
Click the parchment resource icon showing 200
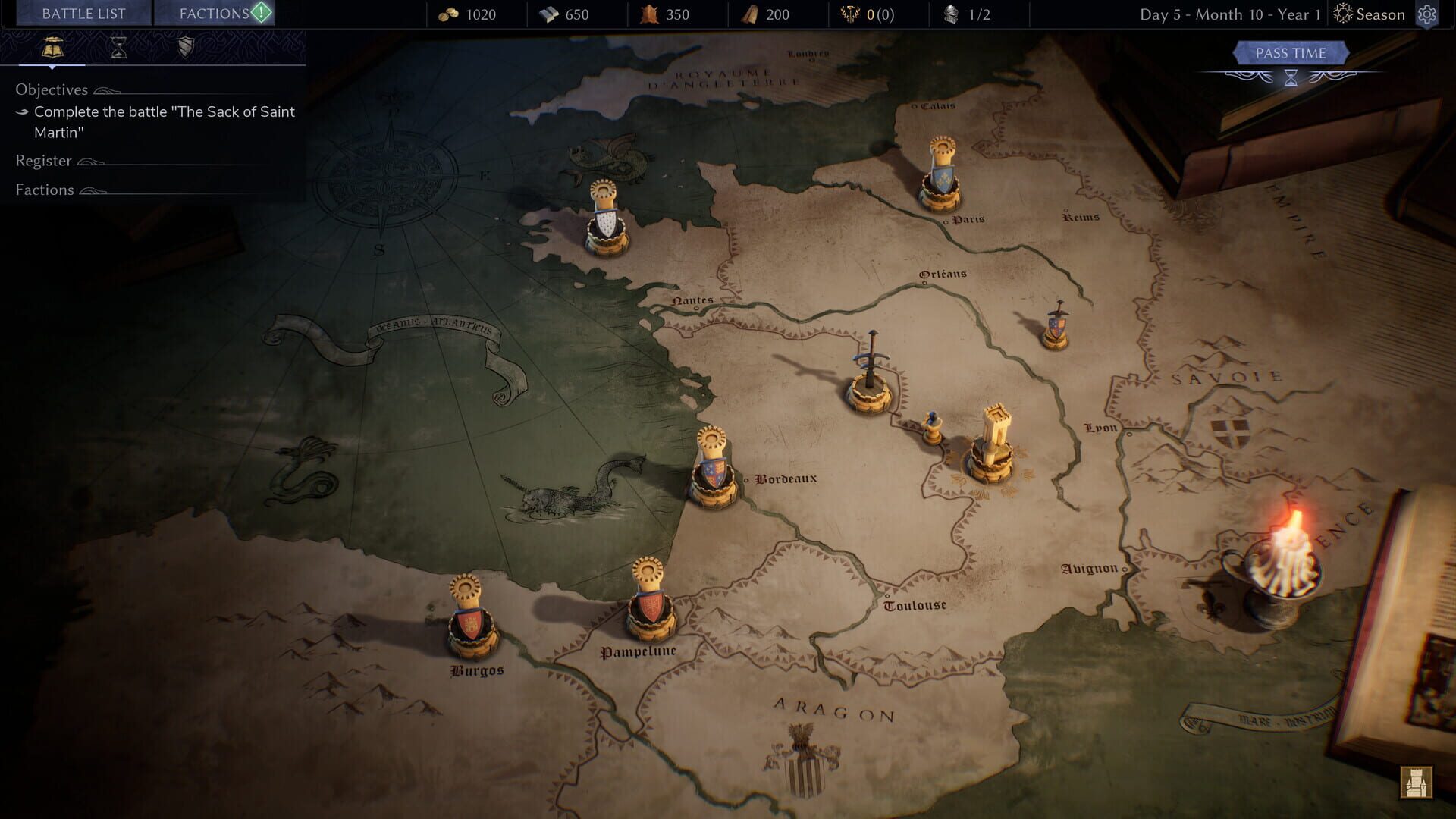pyautogui.click(x=751, y=14)
